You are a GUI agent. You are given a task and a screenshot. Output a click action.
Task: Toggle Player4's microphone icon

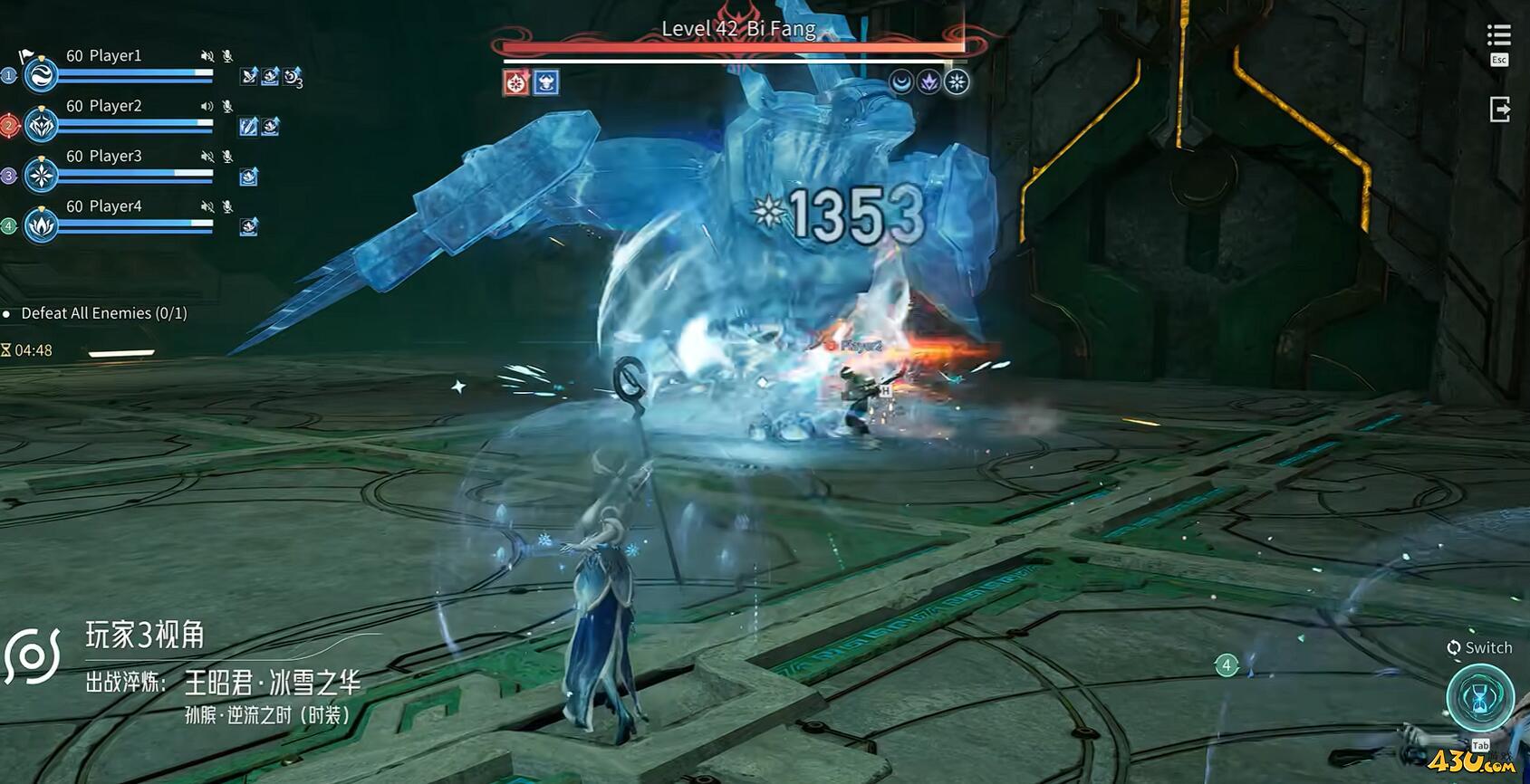[x=227, y=206]
